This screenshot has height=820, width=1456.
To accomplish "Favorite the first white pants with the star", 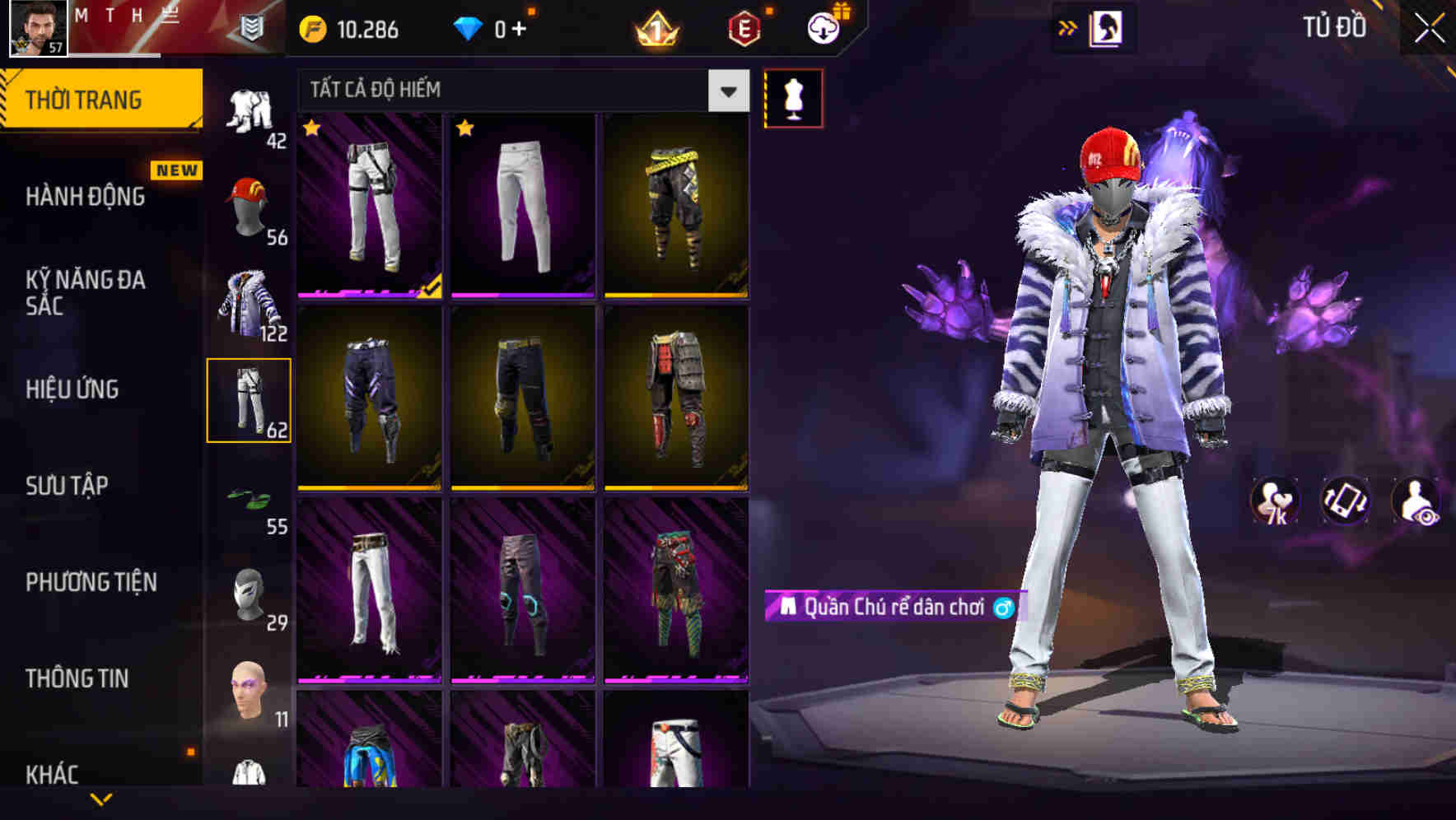I will [311, 128].
